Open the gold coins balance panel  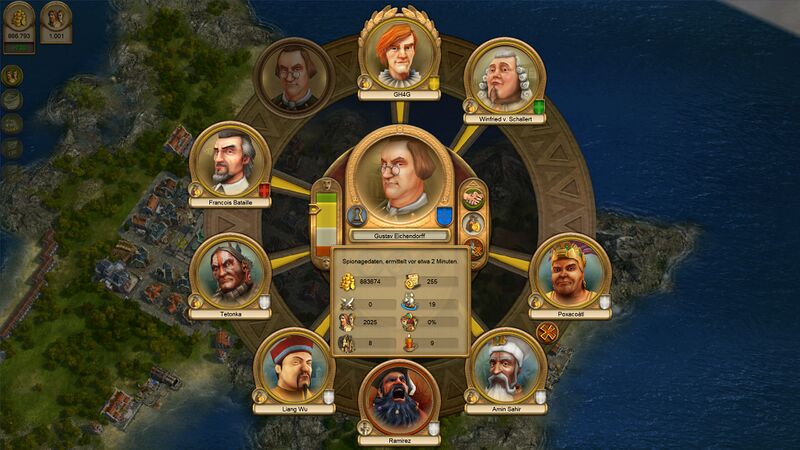(19, 19)
